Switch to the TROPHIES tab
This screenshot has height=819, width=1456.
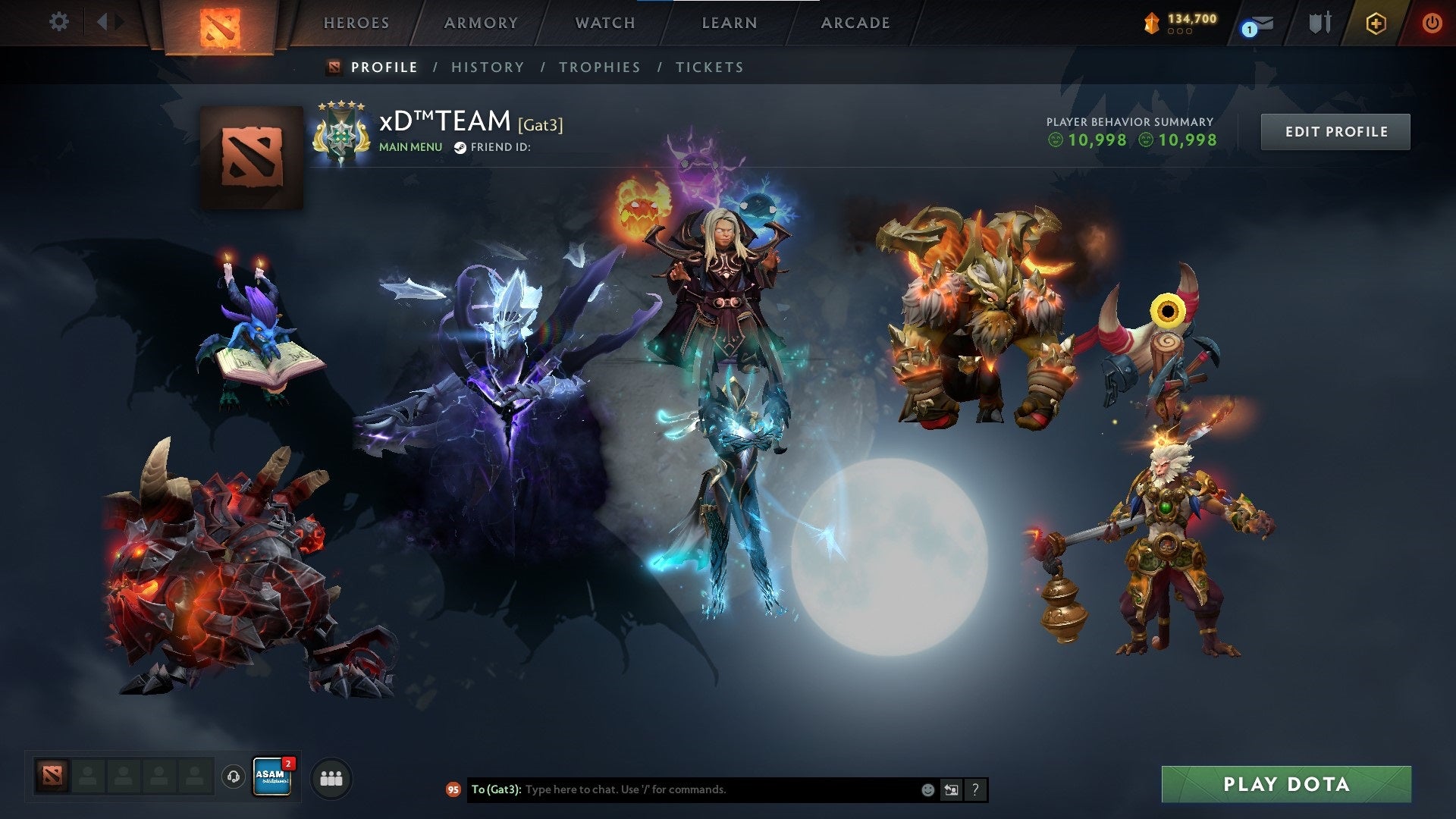click(599, 67)
